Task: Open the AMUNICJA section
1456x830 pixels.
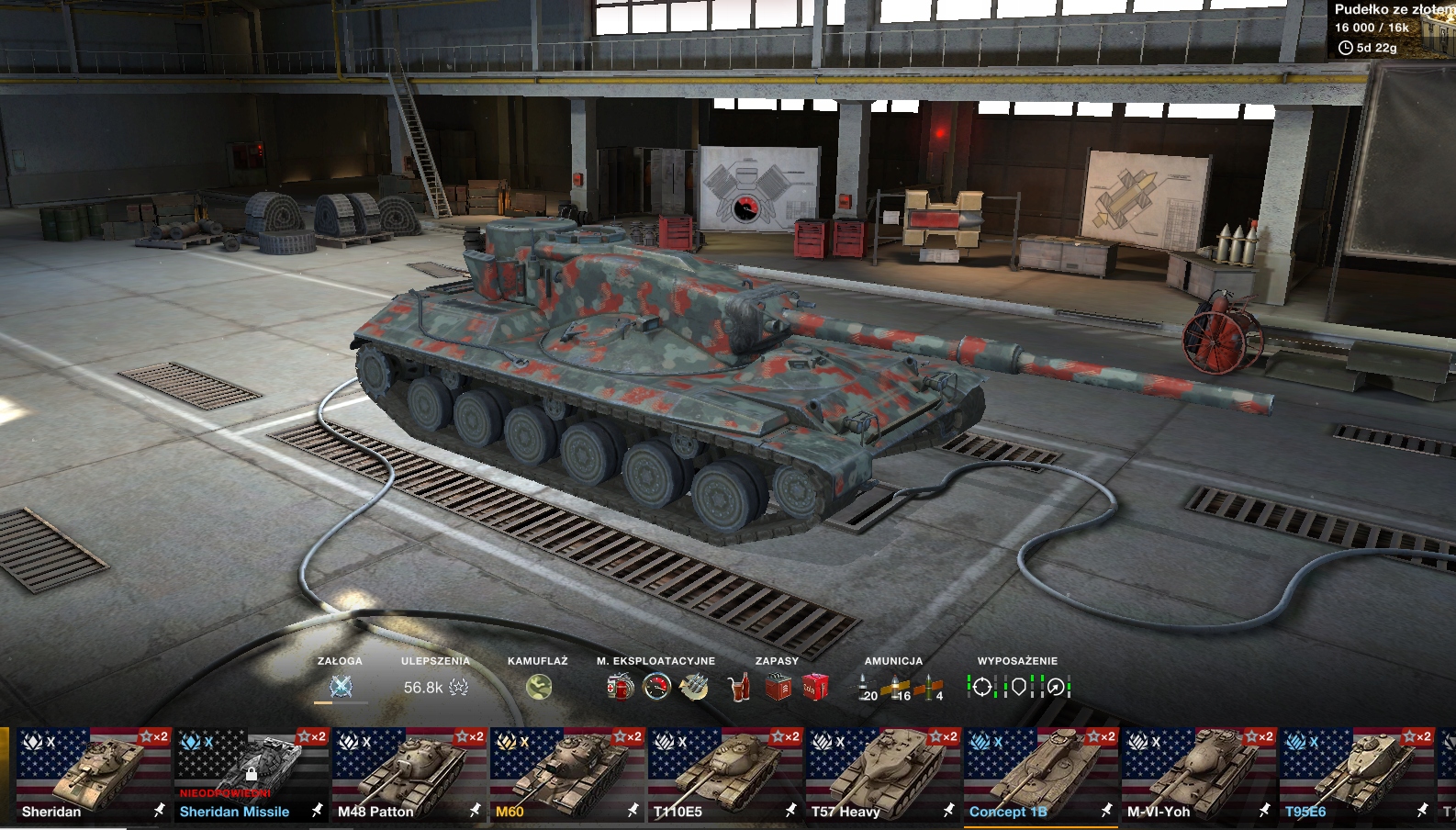Action: click(x=895, y=659)
